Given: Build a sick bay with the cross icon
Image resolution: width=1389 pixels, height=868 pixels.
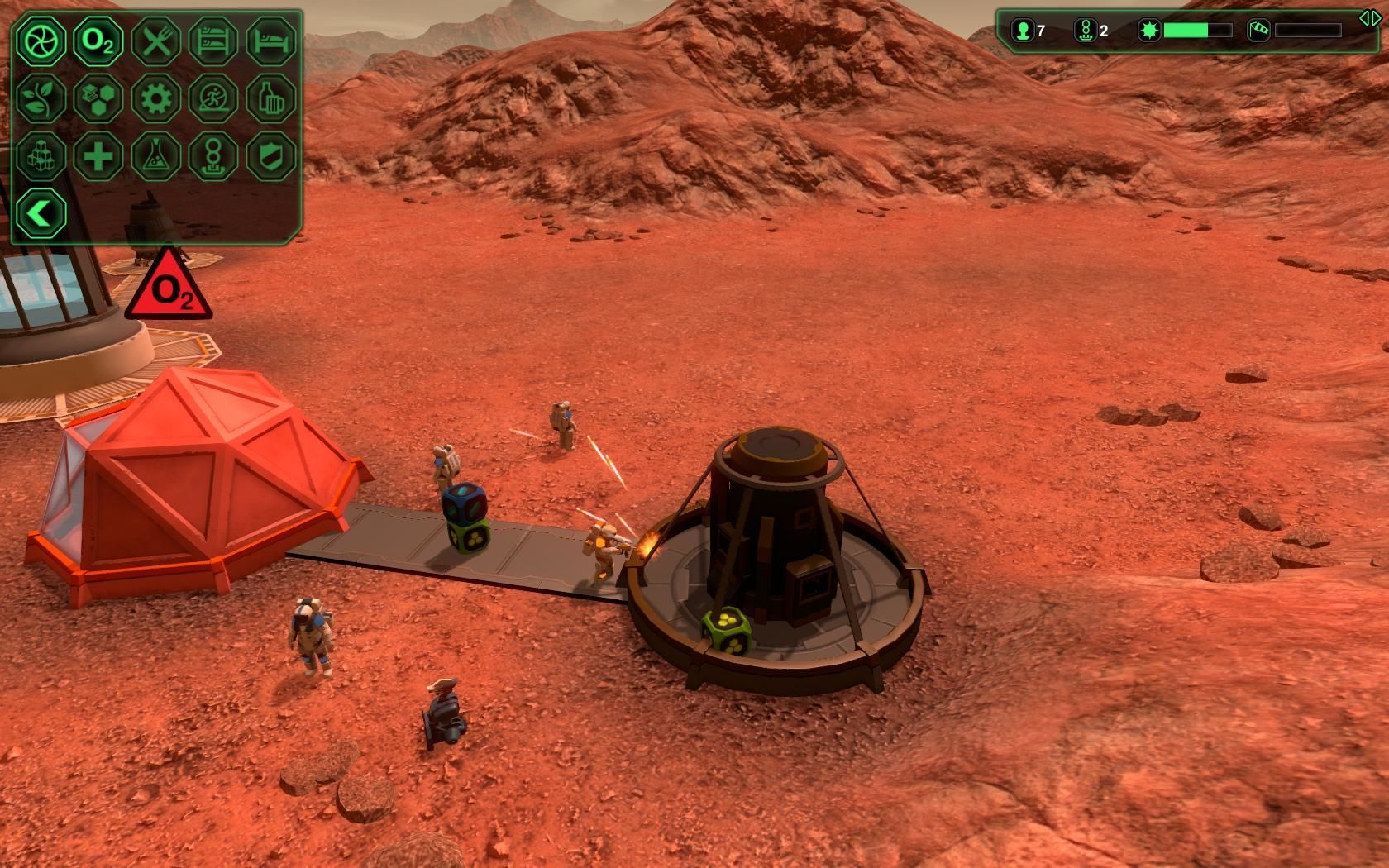Looking at the screenshot, I should [x=98, y=155].
